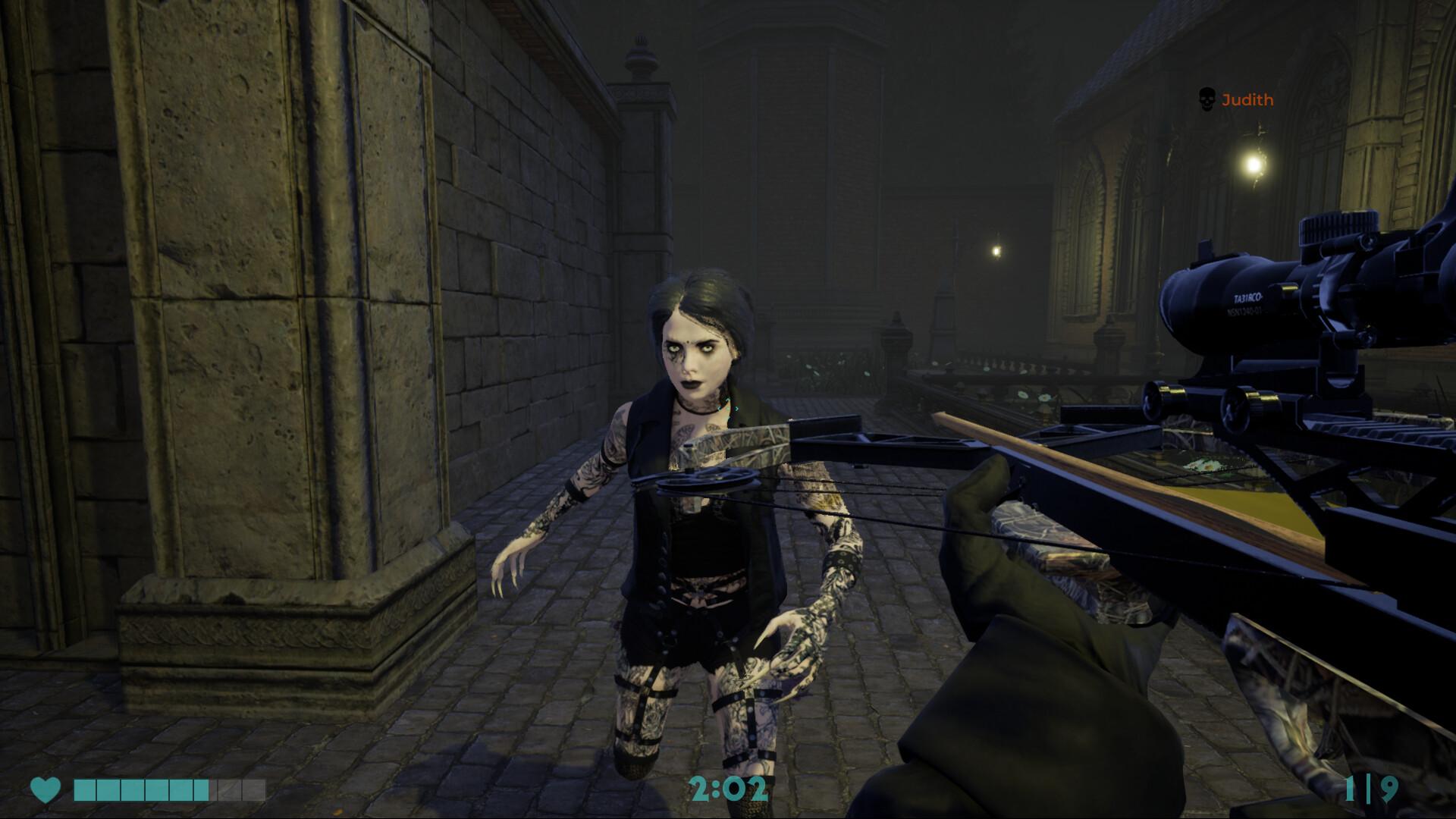The image size is (1456, 819).
Task: Click the 2:02 round timer
Action: (x=730, y=789)
